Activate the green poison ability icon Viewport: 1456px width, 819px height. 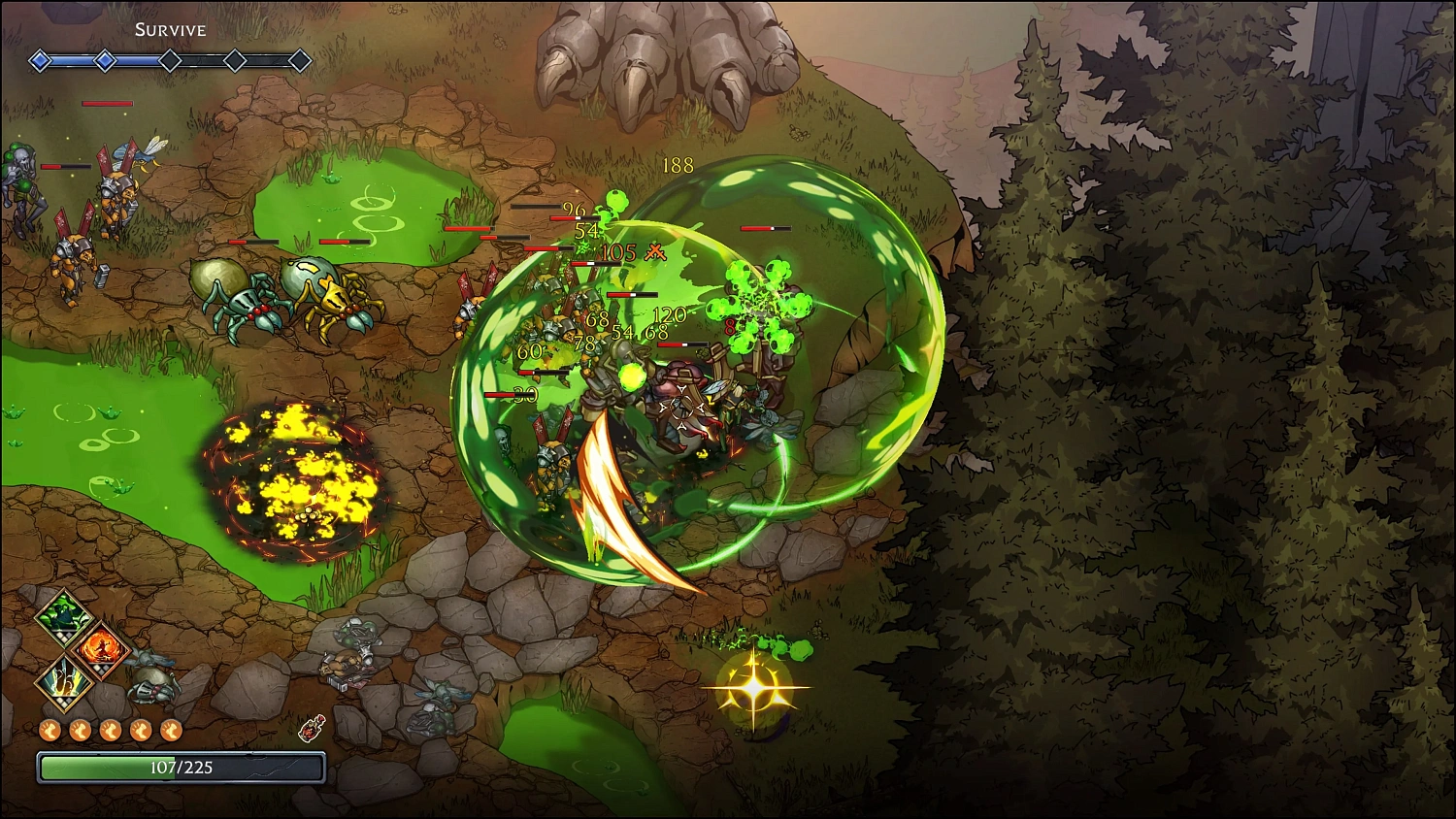coord(64,616)
